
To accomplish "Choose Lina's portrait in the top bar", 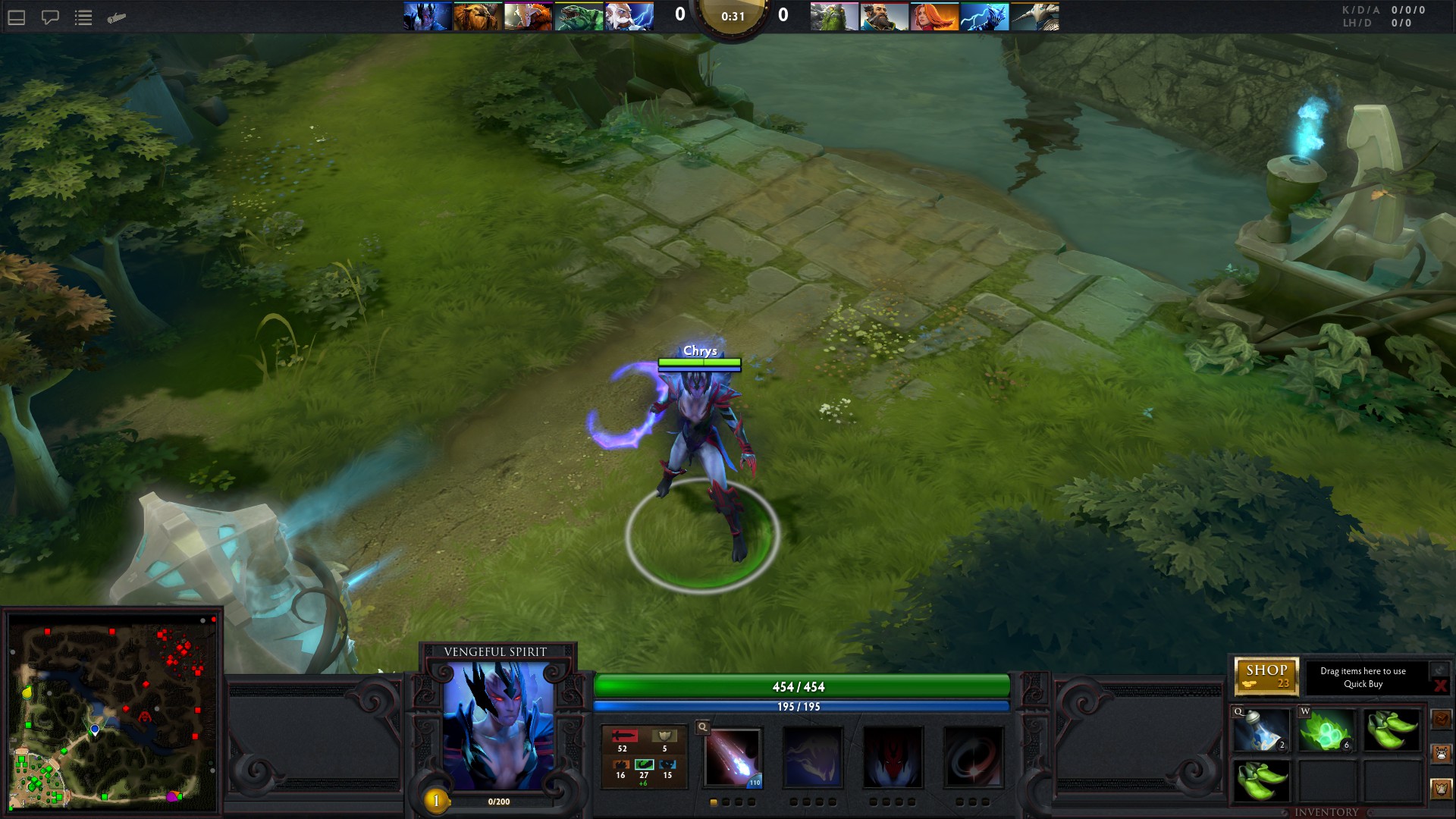I will 934,17.
